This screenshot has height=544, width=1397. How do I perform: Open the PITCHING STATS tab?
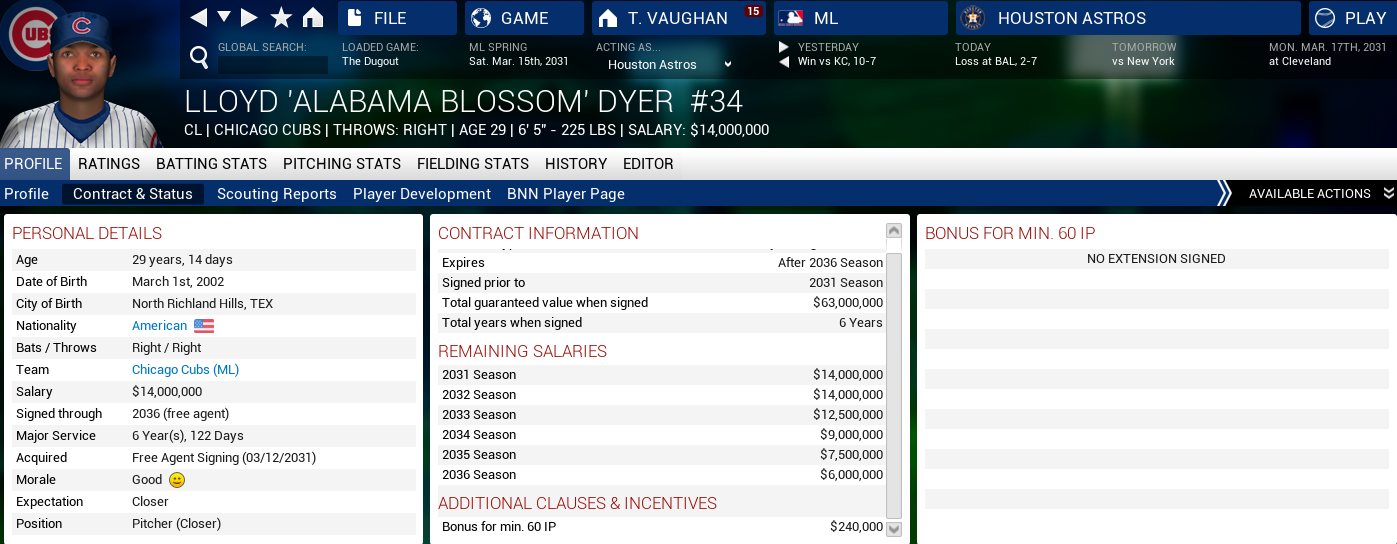[342, 164]
